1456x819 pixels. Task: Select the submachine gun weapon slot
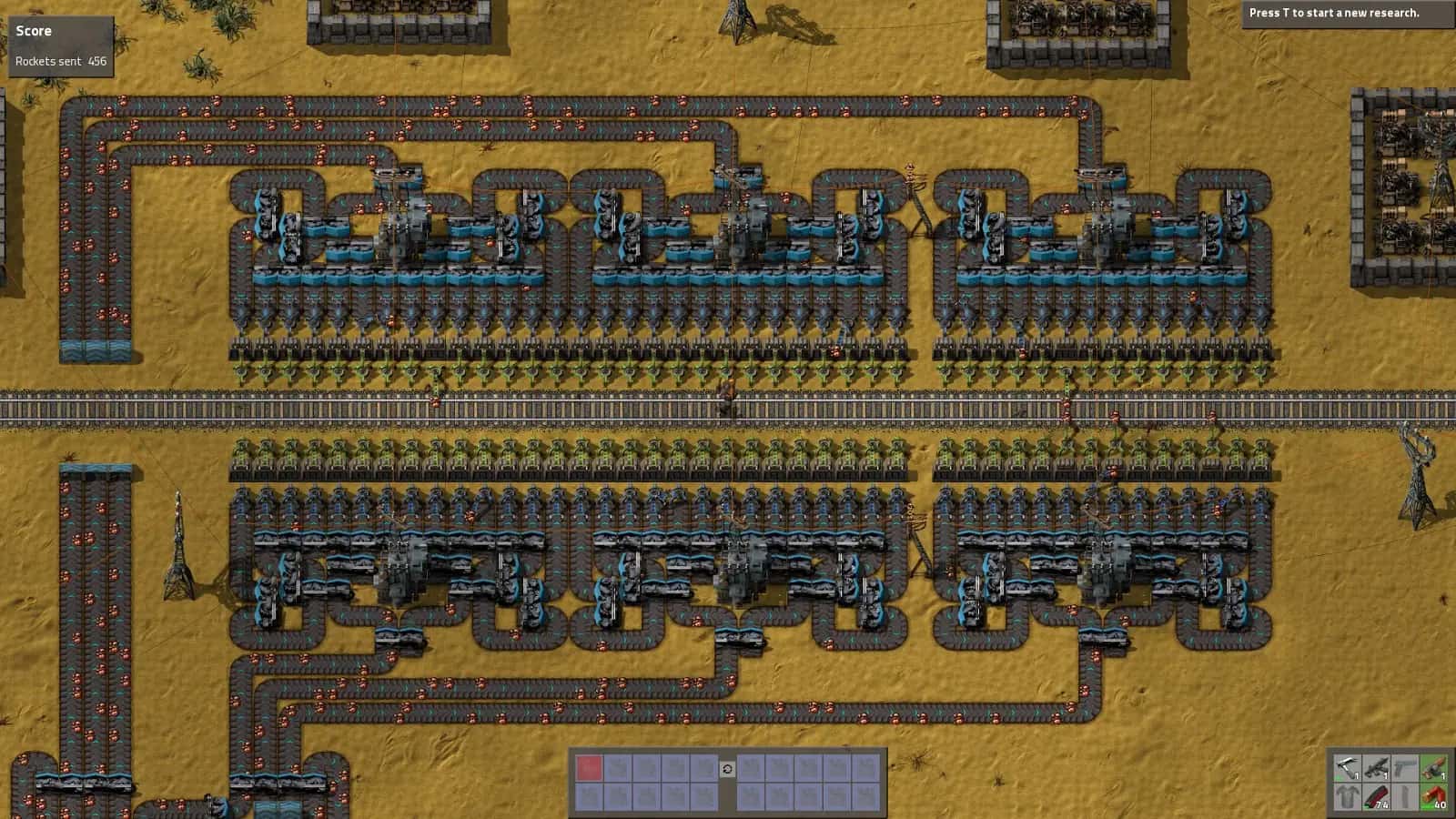1376,767
